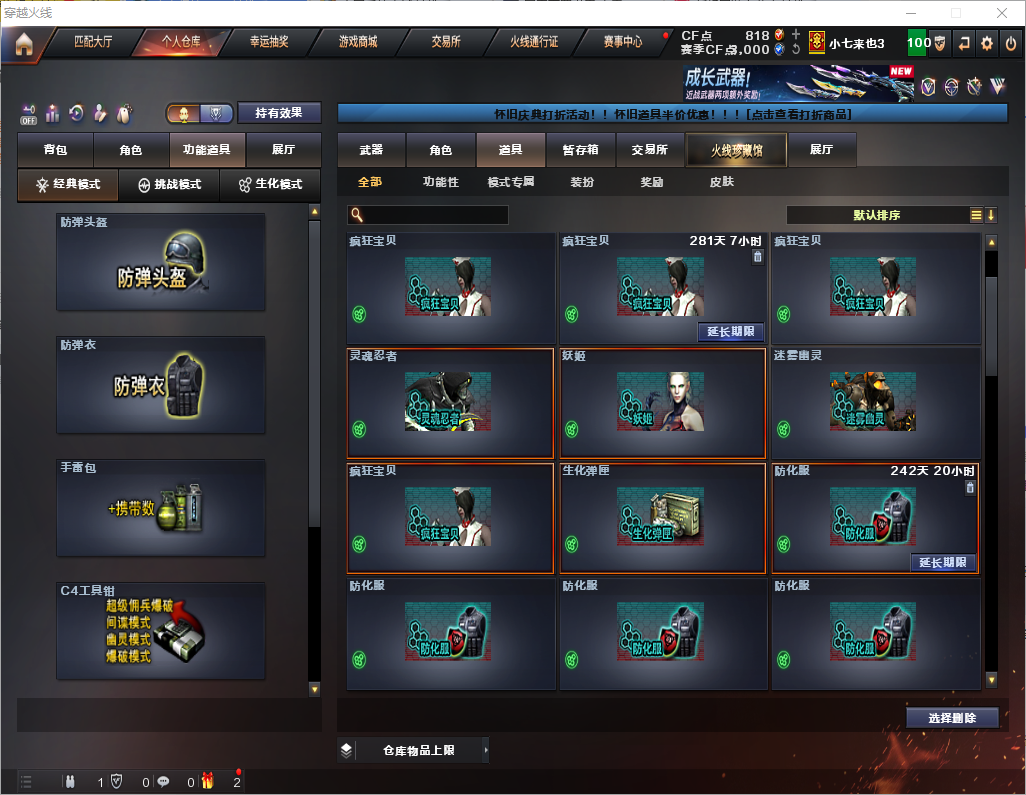Viewport: 1026px width, 795px height.
Task: Open the 幸运抽奖 lucky draw page
Action: click(x=269, y=42)
